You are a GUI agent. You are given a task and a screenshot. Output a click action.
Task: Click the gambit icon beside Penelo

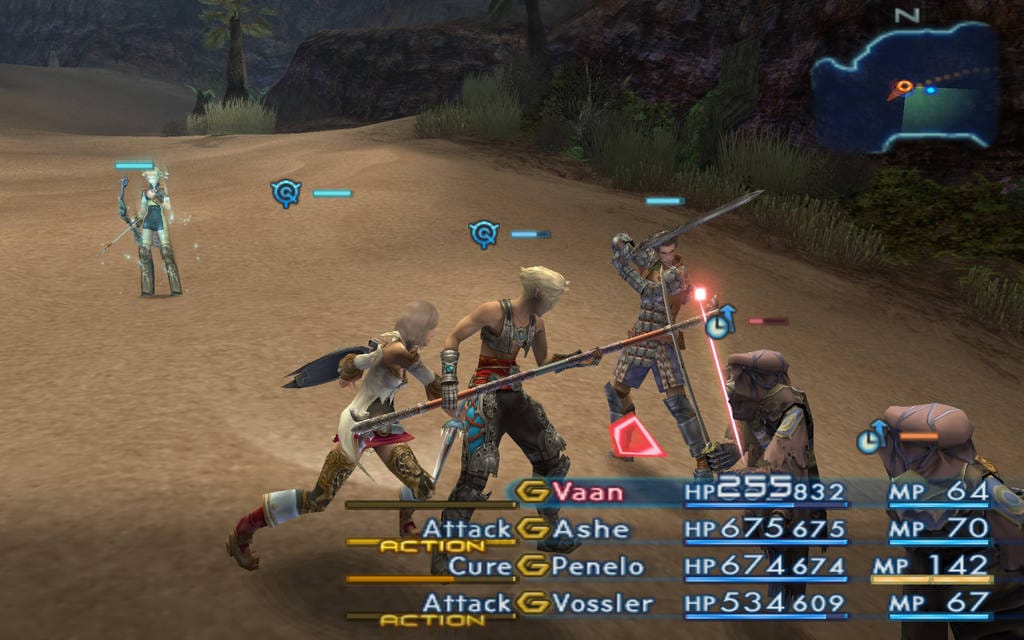pyautogui.click(x=534, y=566)
